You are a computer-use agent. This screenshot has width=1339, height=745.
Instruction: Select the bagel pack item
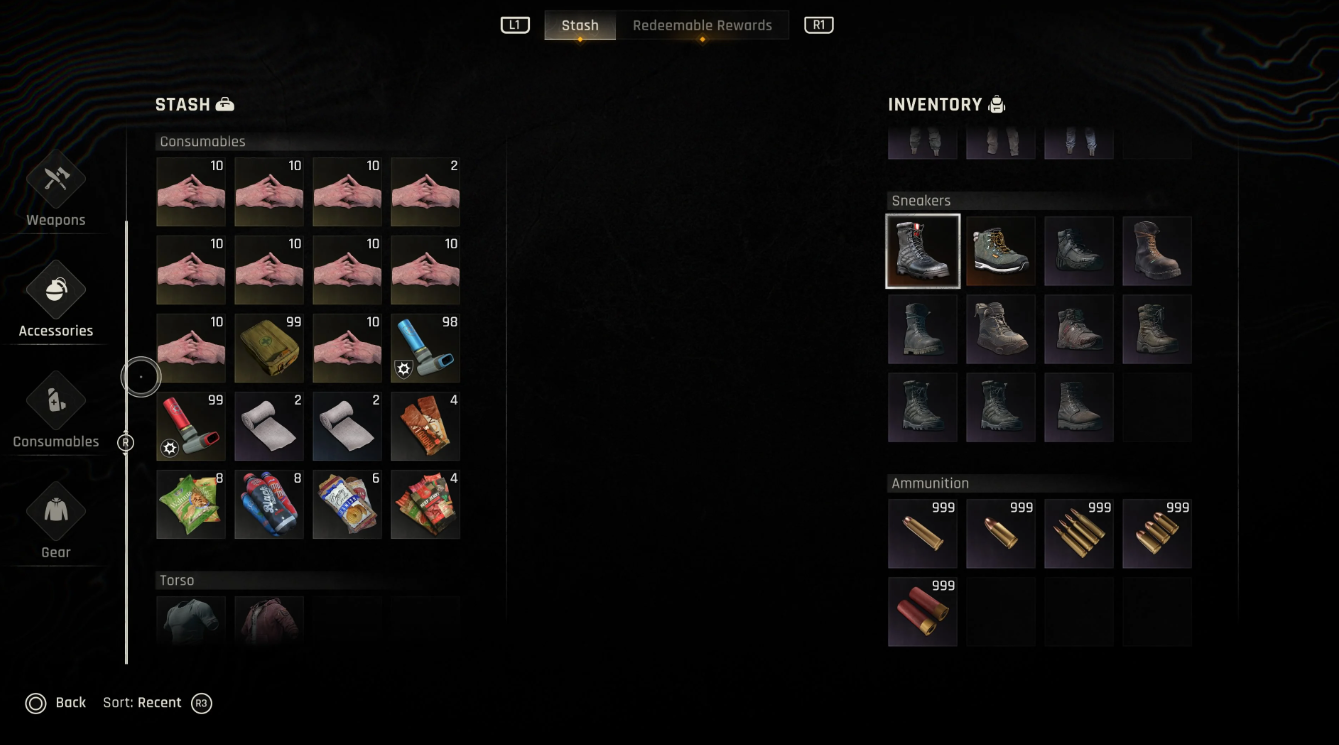click(x=347, y=505)
